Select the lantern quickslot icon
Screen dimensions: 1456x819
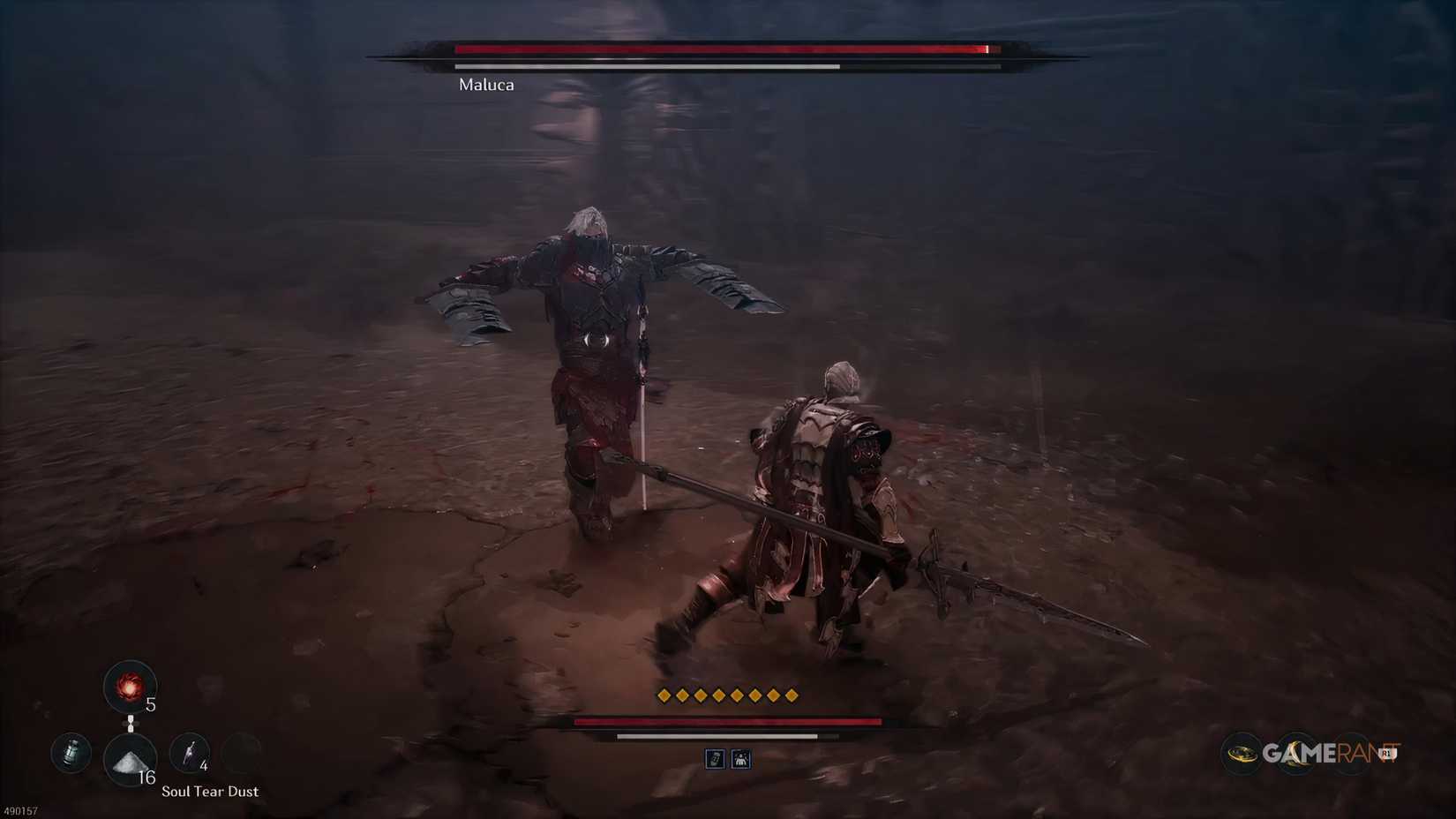[x=71, y=753]
